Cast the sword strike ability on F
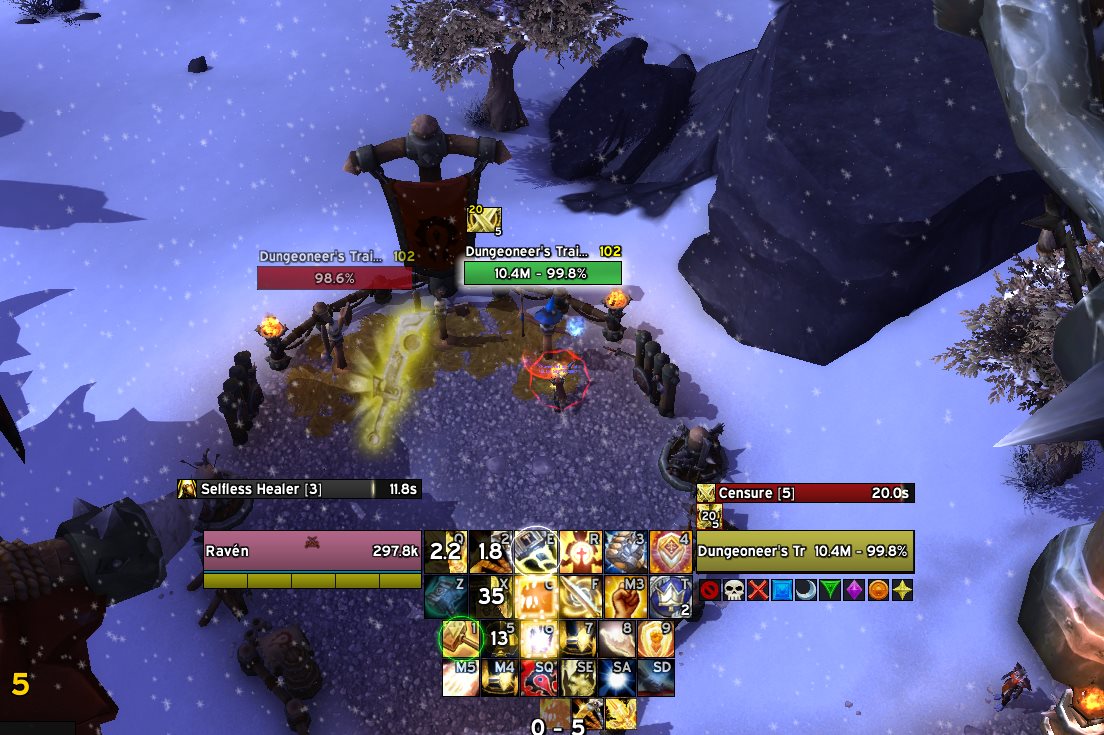This screenshot has width=1104, height=735. [579, 596]
